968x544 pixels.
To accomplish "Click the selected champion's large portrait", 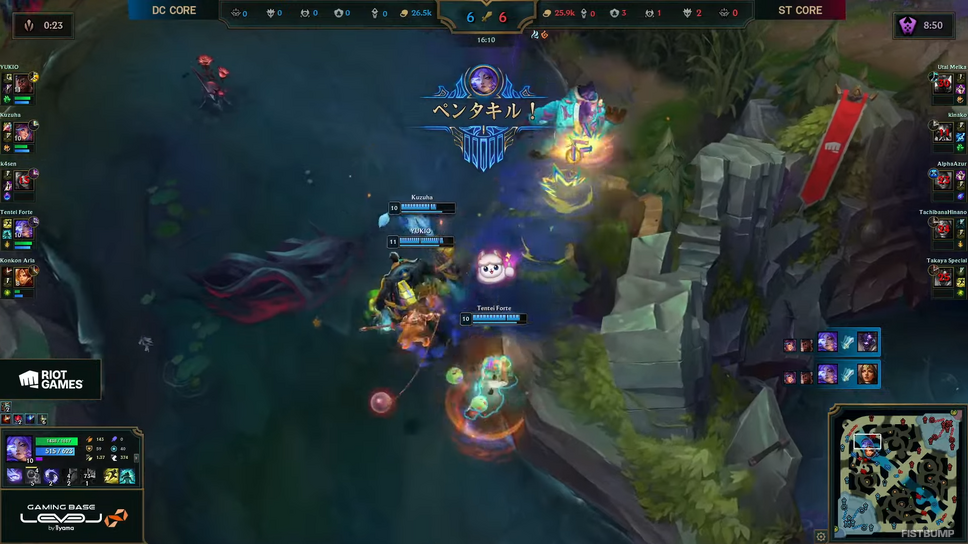I will point(19,448).
